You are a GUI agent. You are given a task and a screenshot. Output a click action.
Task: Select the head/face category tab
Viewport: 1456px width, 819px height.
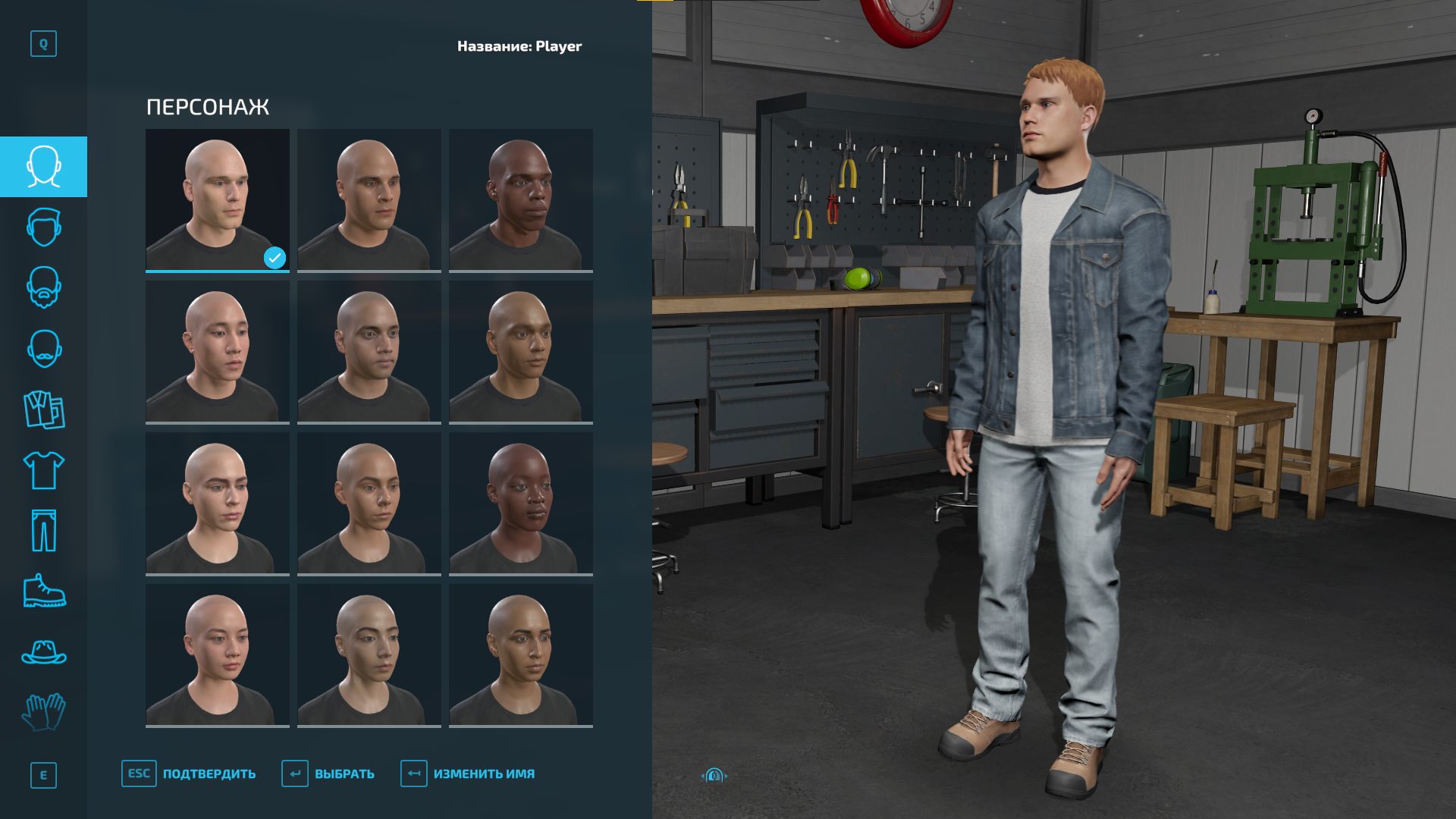pos(44,167)
